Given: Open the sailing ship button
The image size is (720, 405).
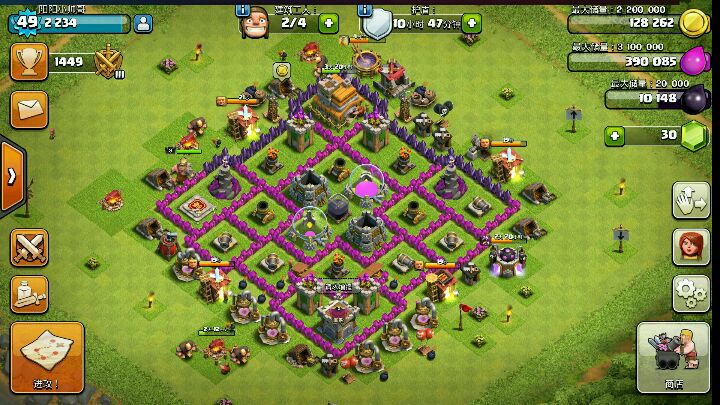Looking at the screenshot, I should (29, 294).
